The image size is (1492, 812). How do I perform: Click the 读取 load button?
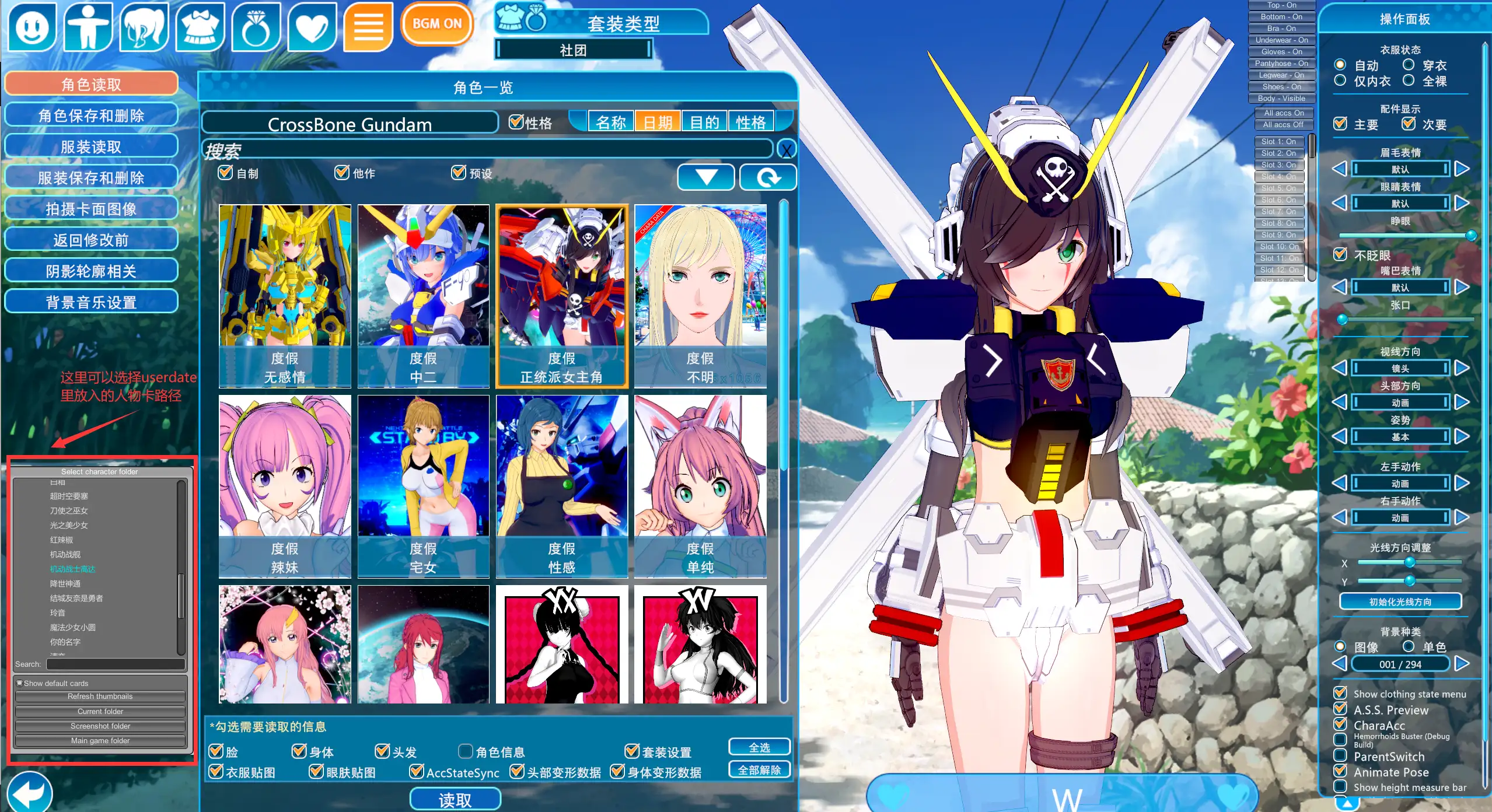tap(455, 800)
